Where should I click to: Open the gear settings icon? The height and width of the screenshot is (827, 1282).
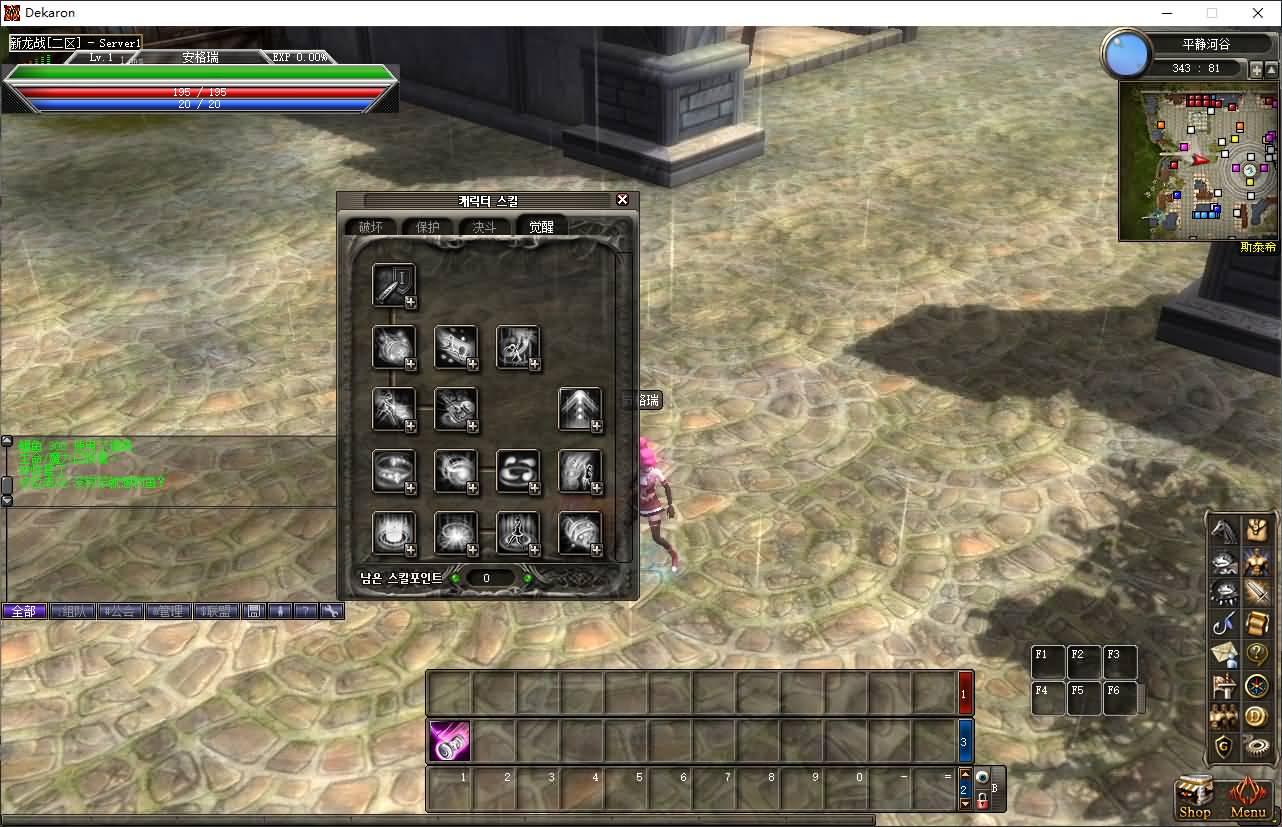1256,747
